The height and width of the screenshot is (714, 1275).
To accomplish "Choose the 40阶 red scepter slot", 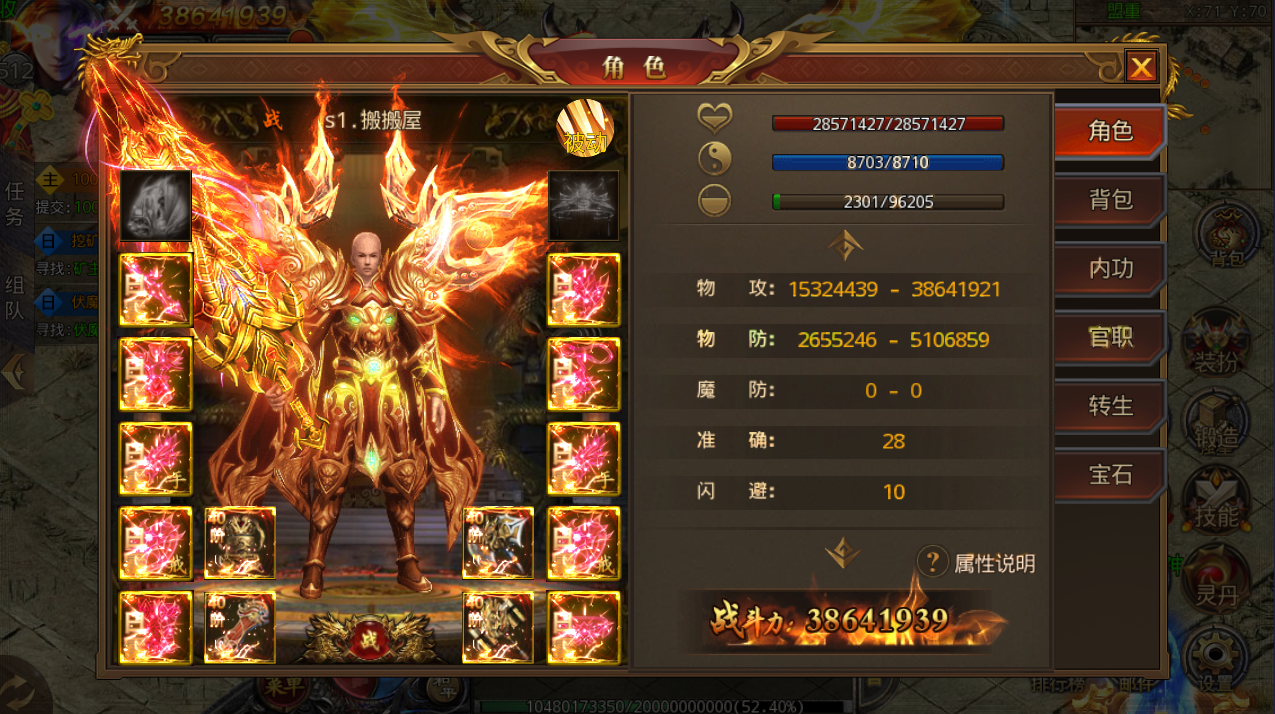I will pos(240,627).
